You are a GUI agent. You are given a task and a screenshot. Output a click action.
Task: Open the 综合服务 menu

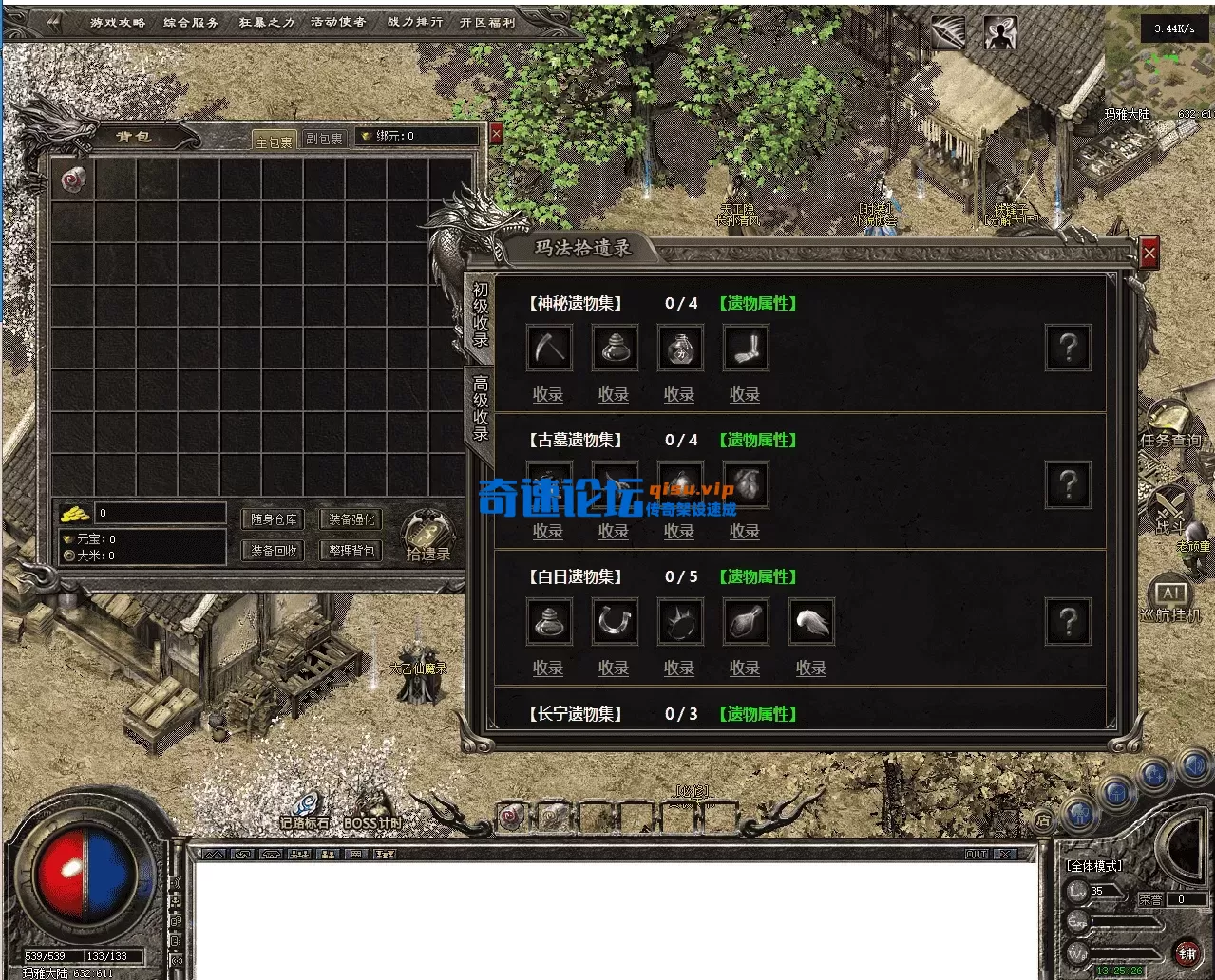[191, 22]
